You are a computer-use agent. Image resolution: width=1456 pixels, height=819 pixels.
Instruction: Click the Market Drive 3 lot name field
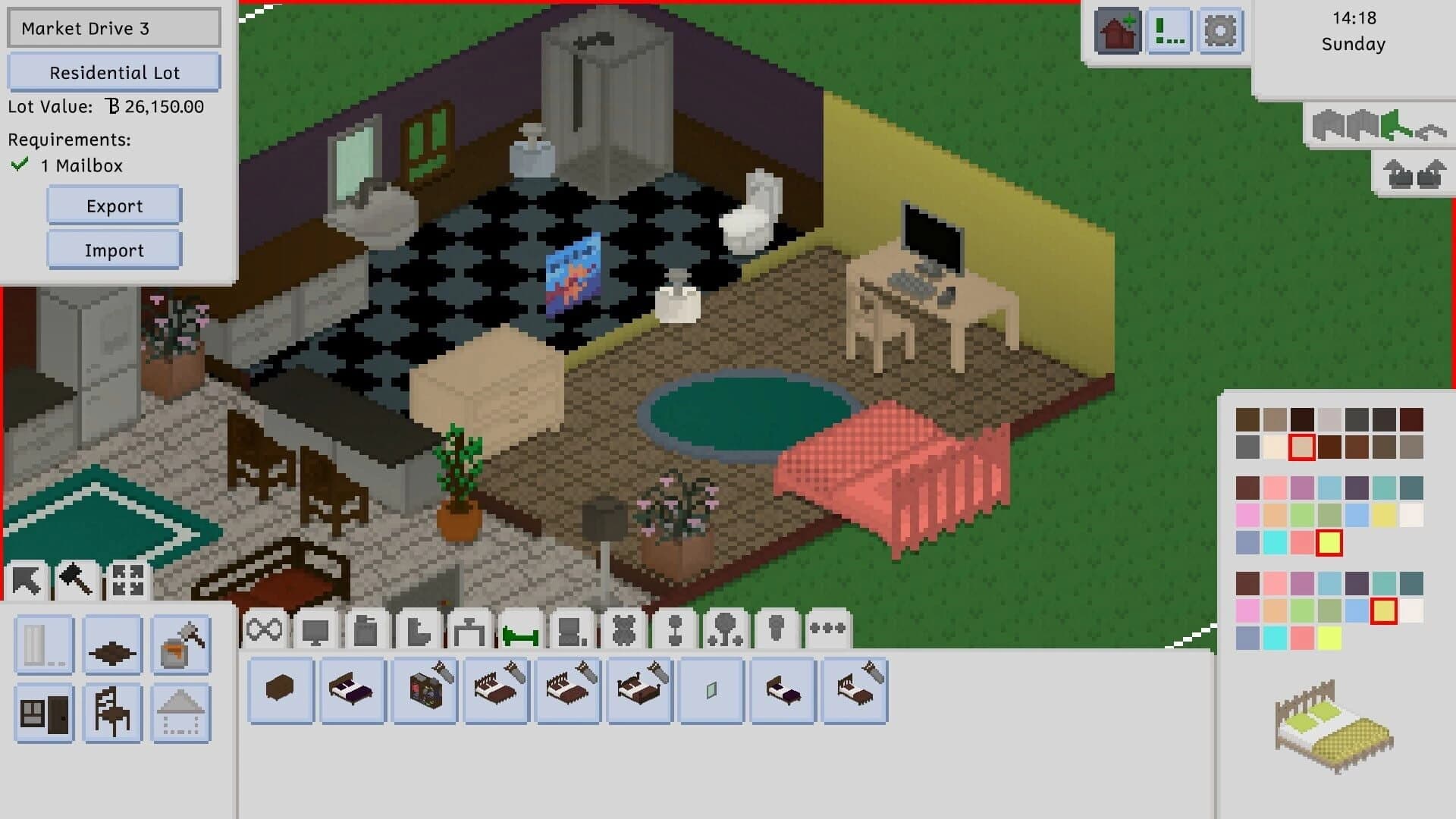click(114, 27)
